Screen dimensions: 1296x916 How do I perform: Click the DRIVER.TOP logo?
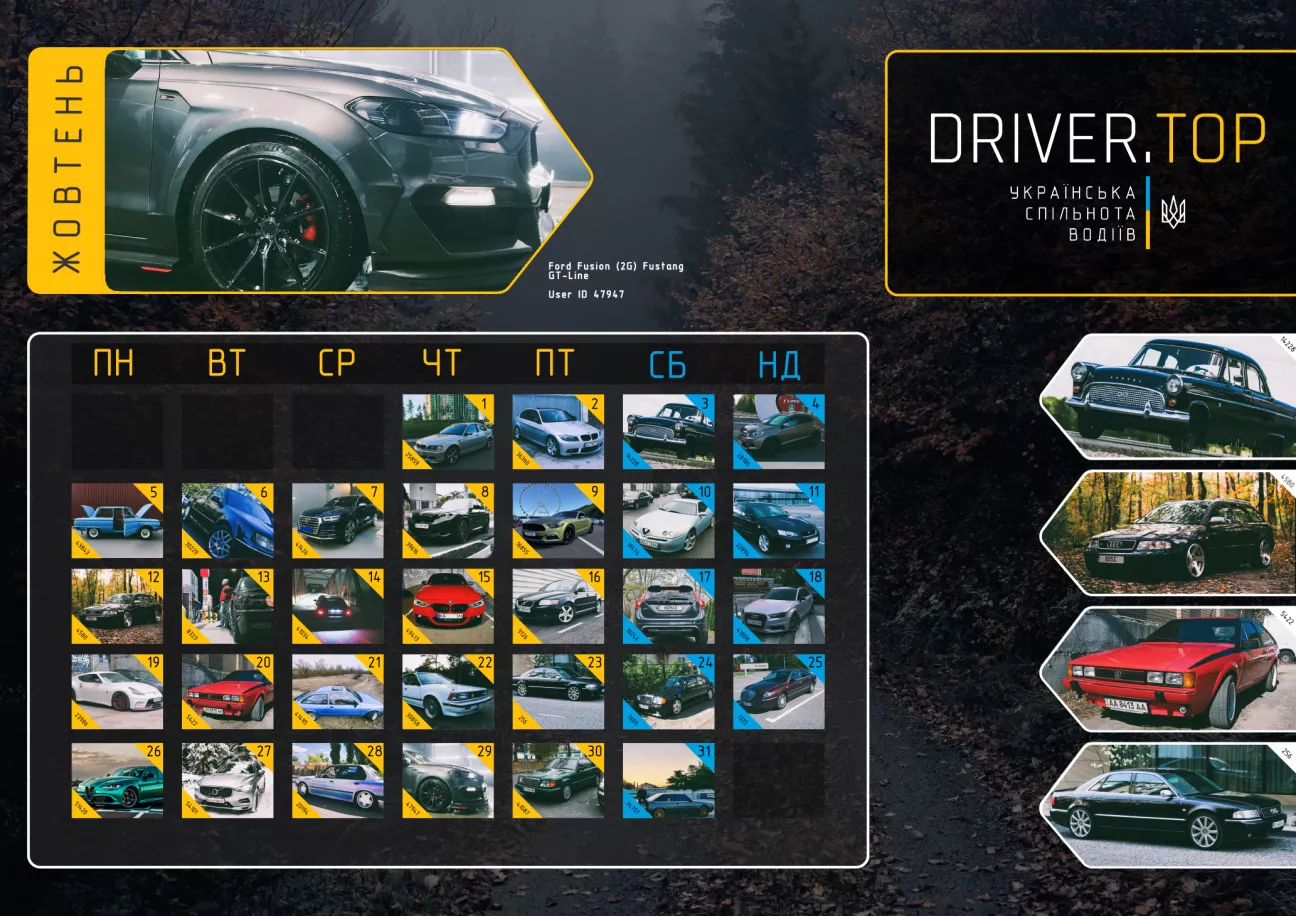pos(1097,138)
